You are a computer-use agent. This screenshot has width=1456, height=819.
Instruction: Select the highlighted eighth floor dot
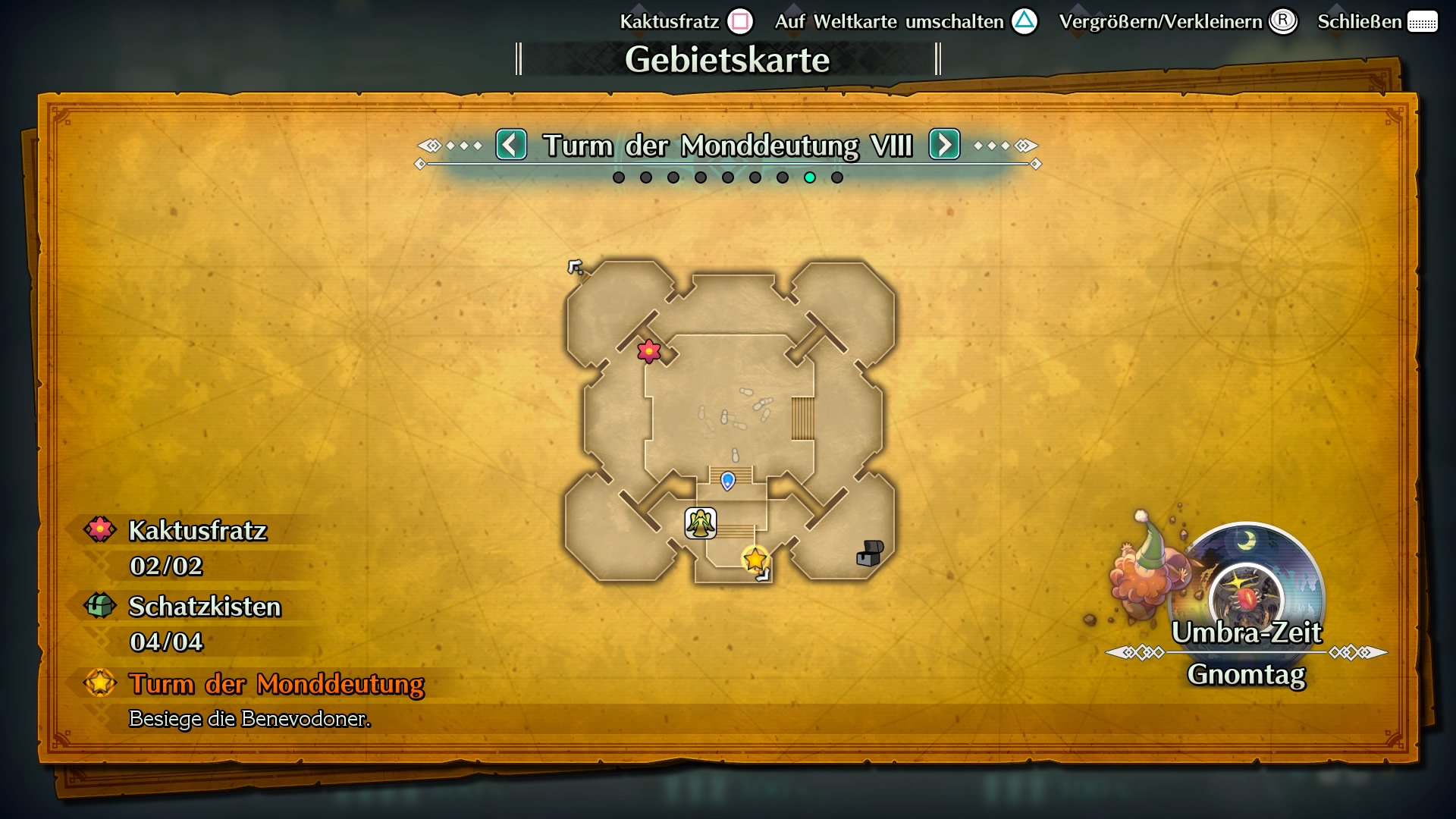click(810, 178)
